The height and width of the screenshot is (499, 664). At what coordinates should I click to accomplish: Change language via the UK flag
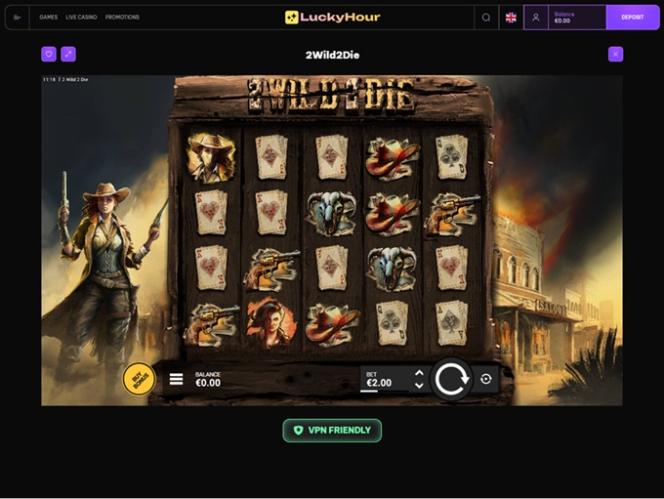pos(511,17)
